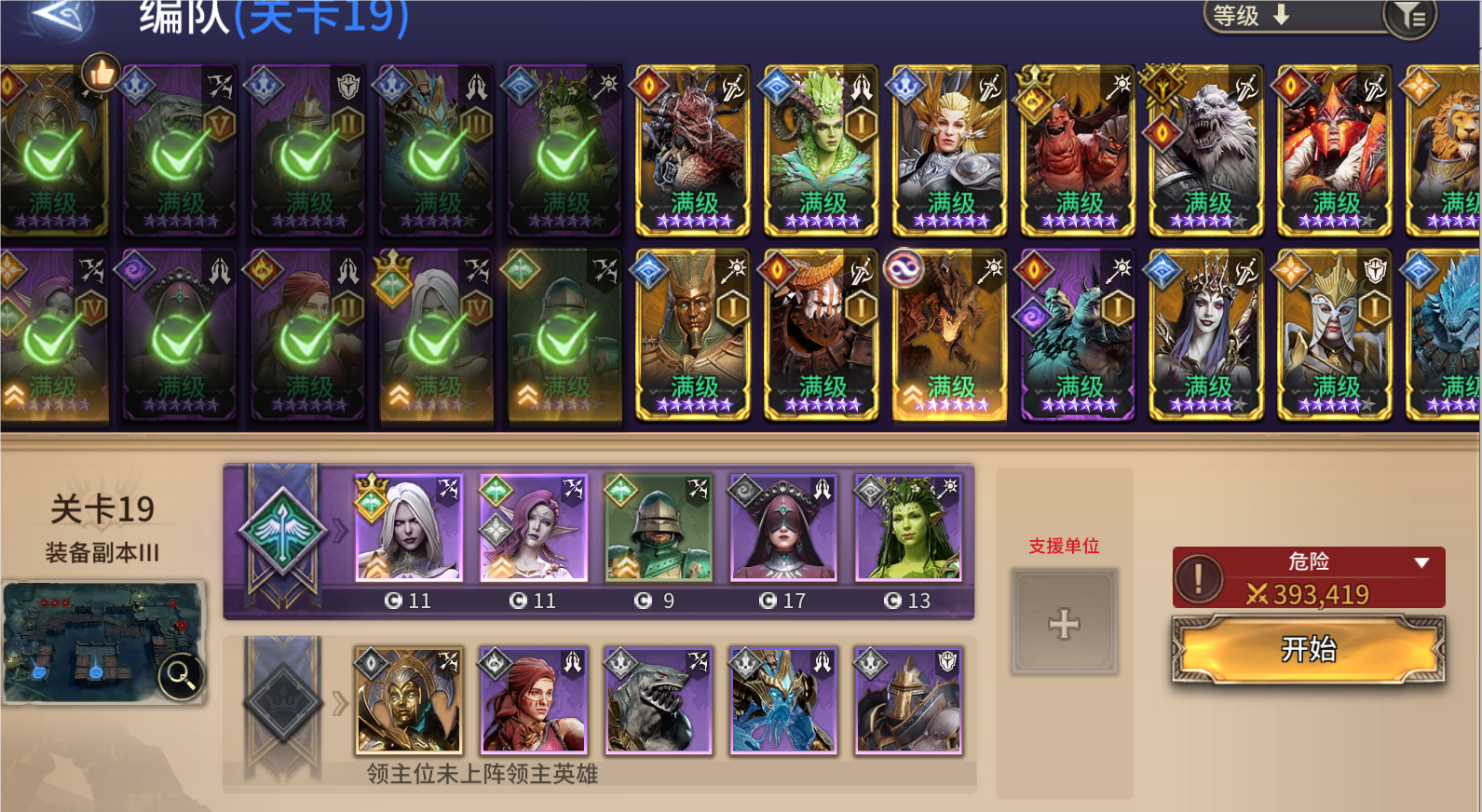This screenshot has height=812, width=1482.
Task: Click the red exclamation icon in the danger panel
Action: [x=1200, y=576]
